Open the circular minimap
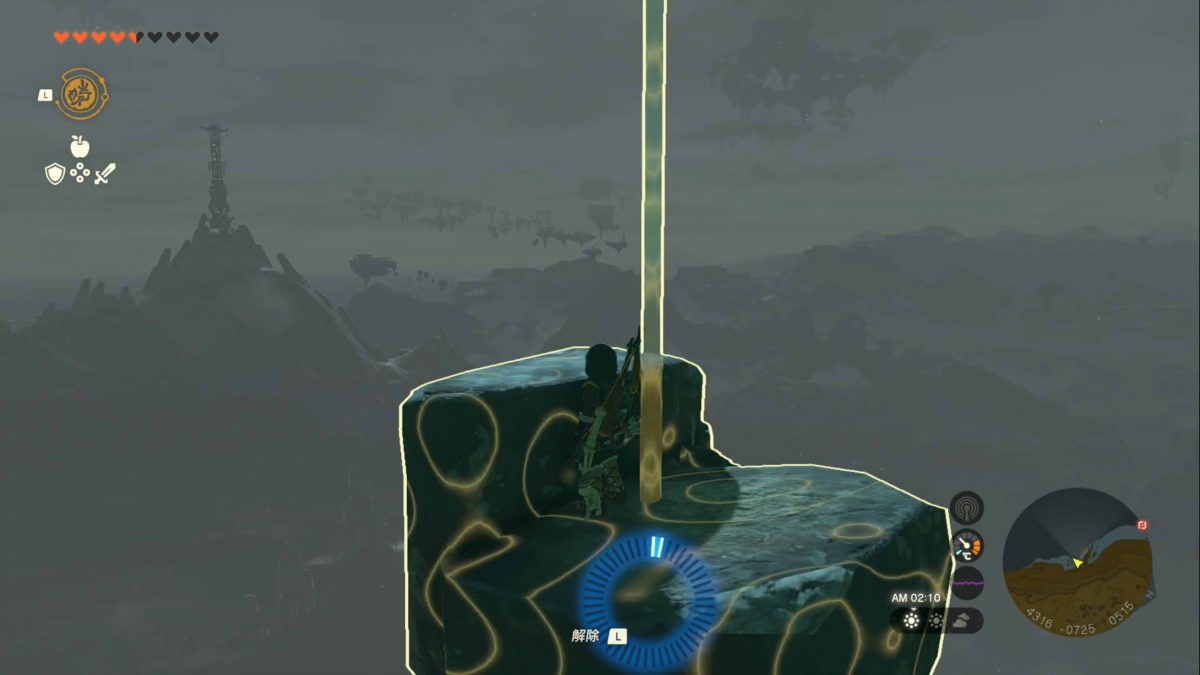The width and height of the screenshot is (1200, 675). coord(1076,561)
